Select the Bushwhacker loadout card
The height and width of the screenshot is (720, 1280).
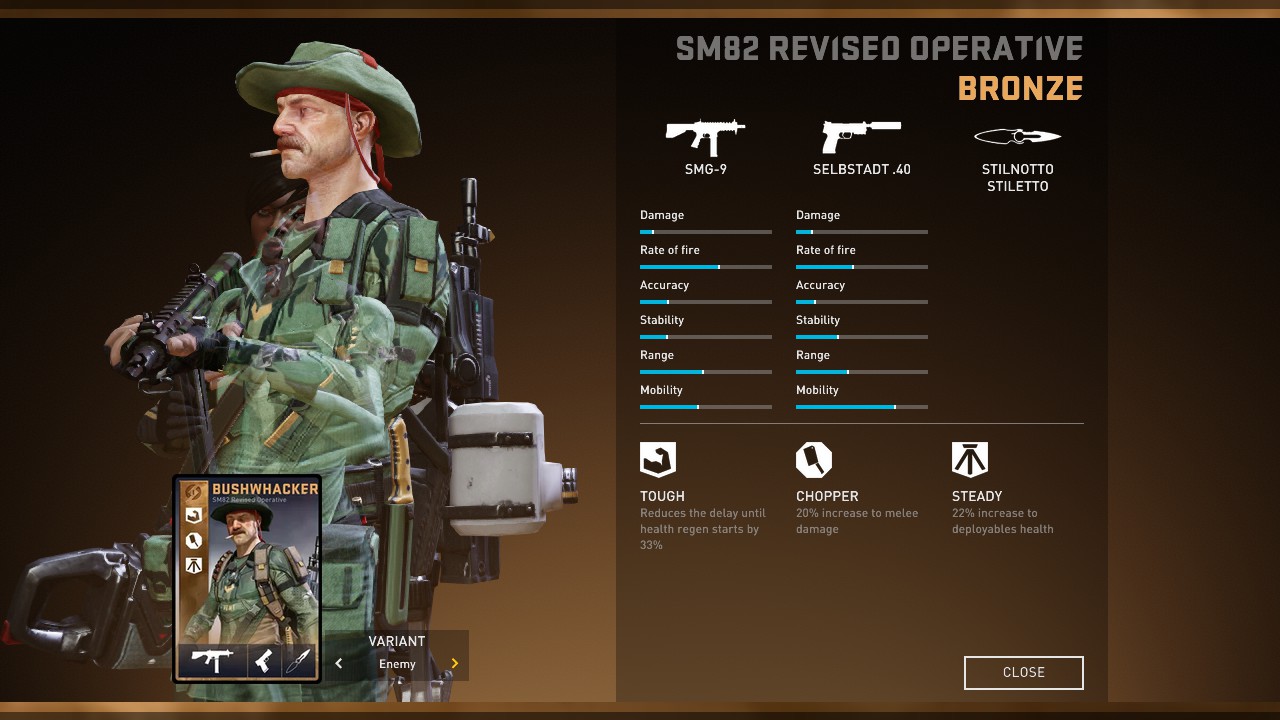[247, 578]
